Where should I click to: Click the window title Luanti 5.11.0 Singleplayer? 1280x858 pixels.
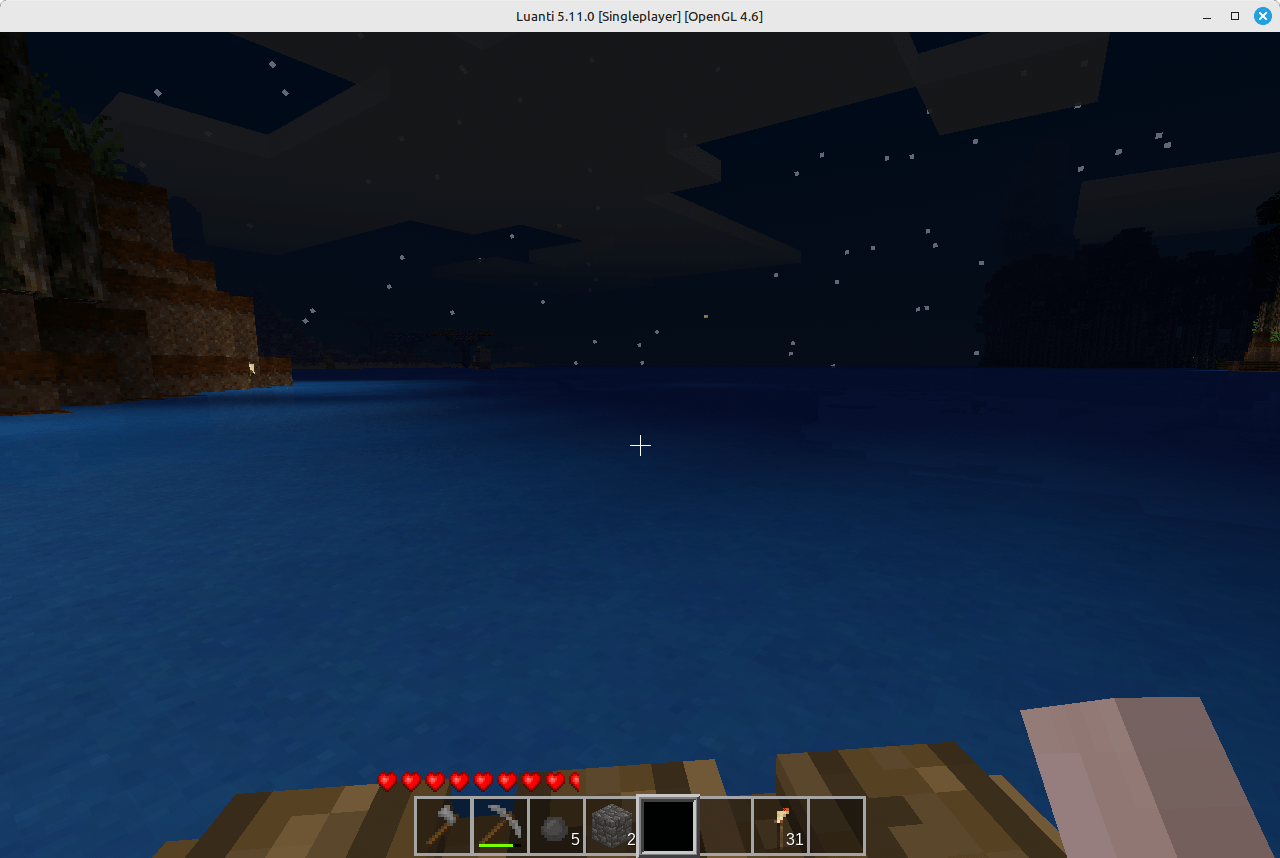tap(640, 16)
